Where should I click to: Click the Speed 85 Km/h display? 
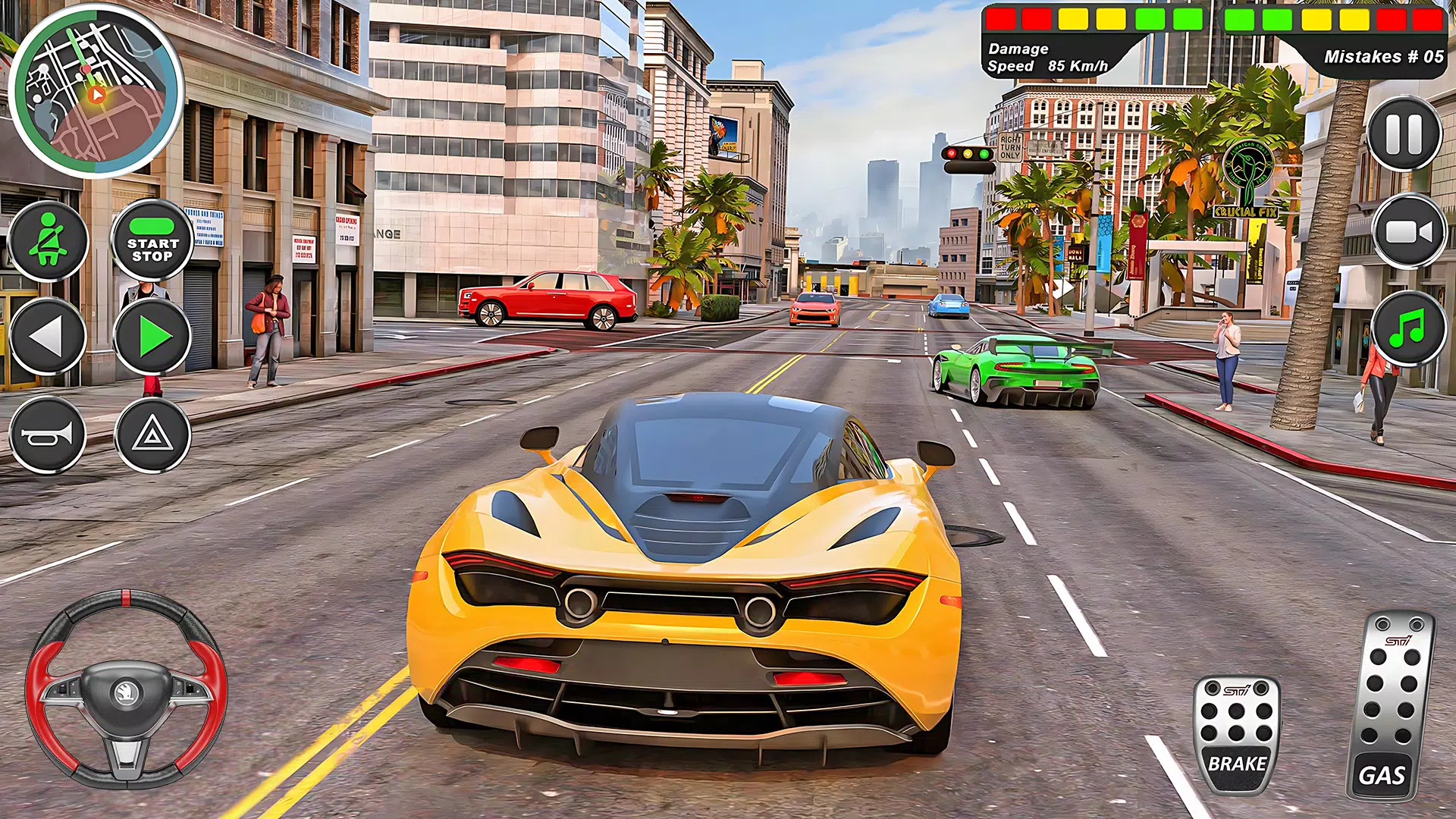tap(1048, 67)
